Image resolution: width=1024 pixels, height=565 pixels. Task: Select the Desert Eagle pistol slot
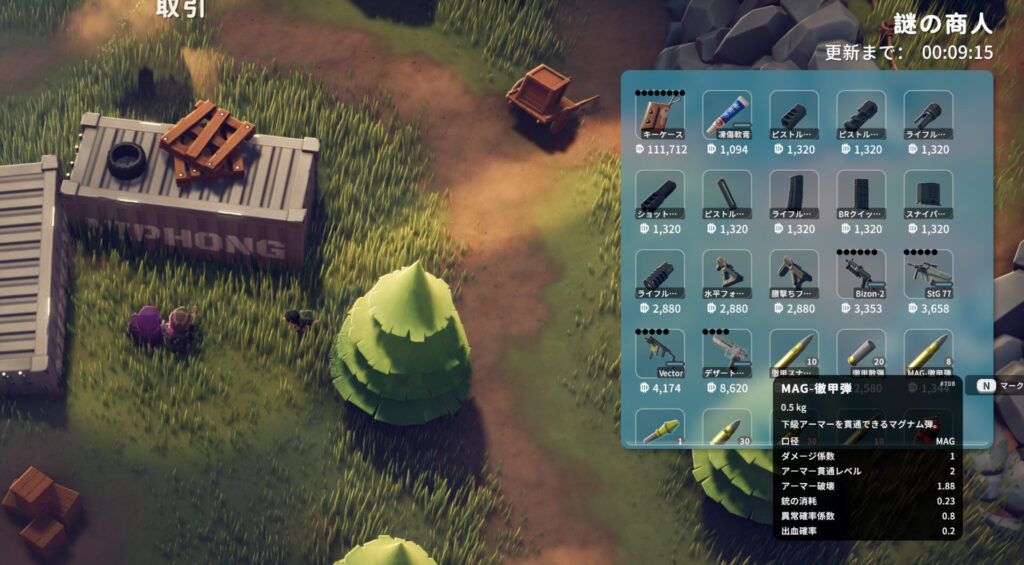727,353
